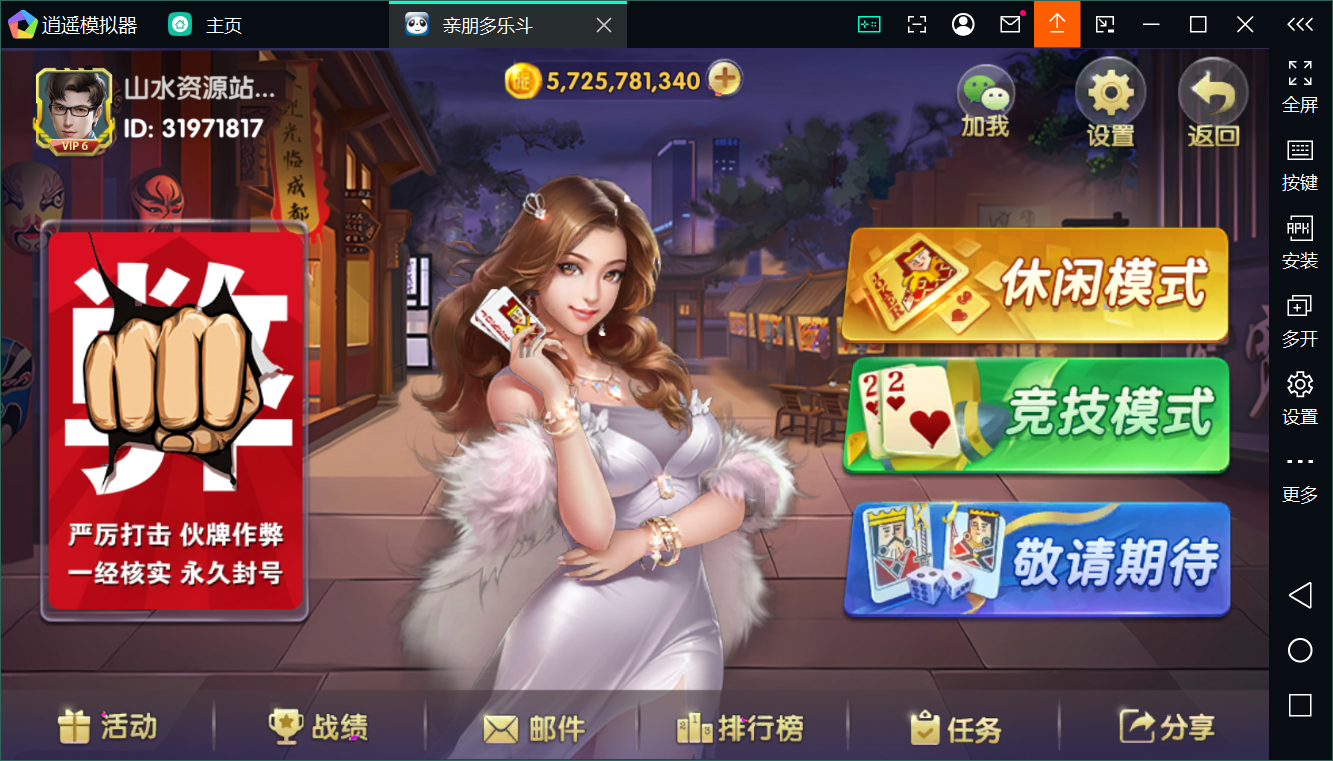Click the plus button to add gold coins

(x=725, y=78)
